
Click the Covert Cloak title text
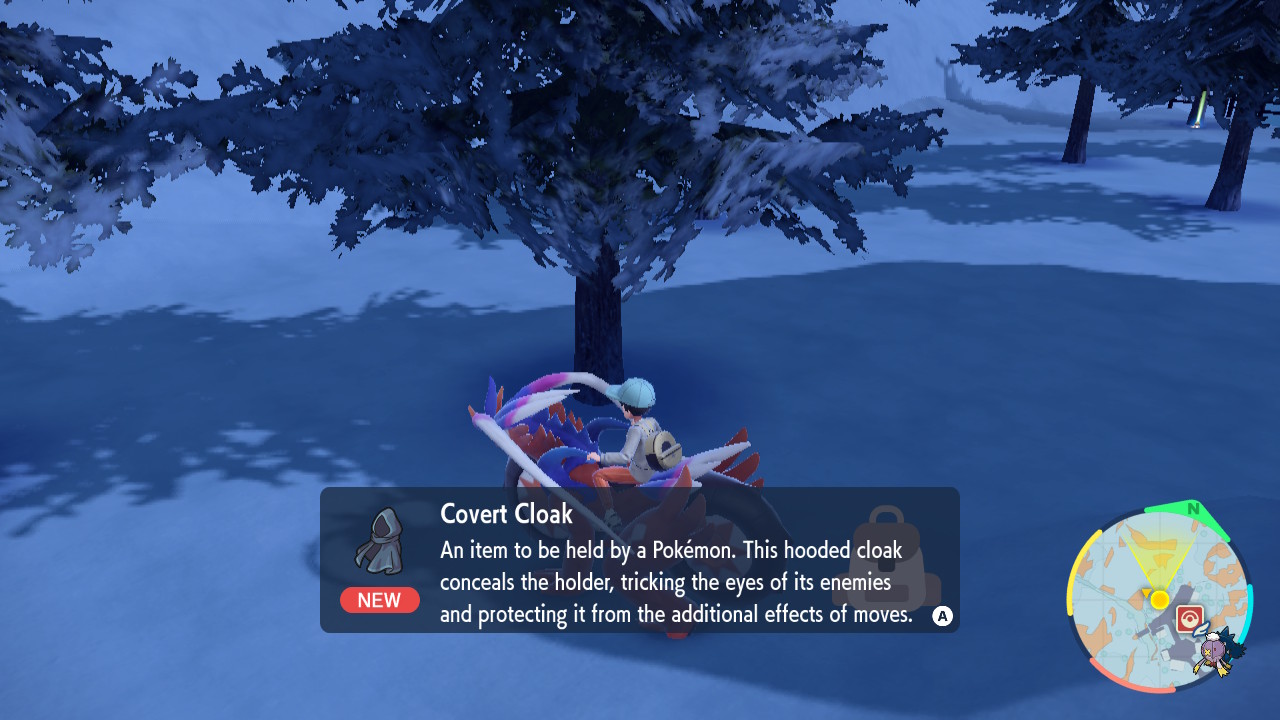click(506, 514)
